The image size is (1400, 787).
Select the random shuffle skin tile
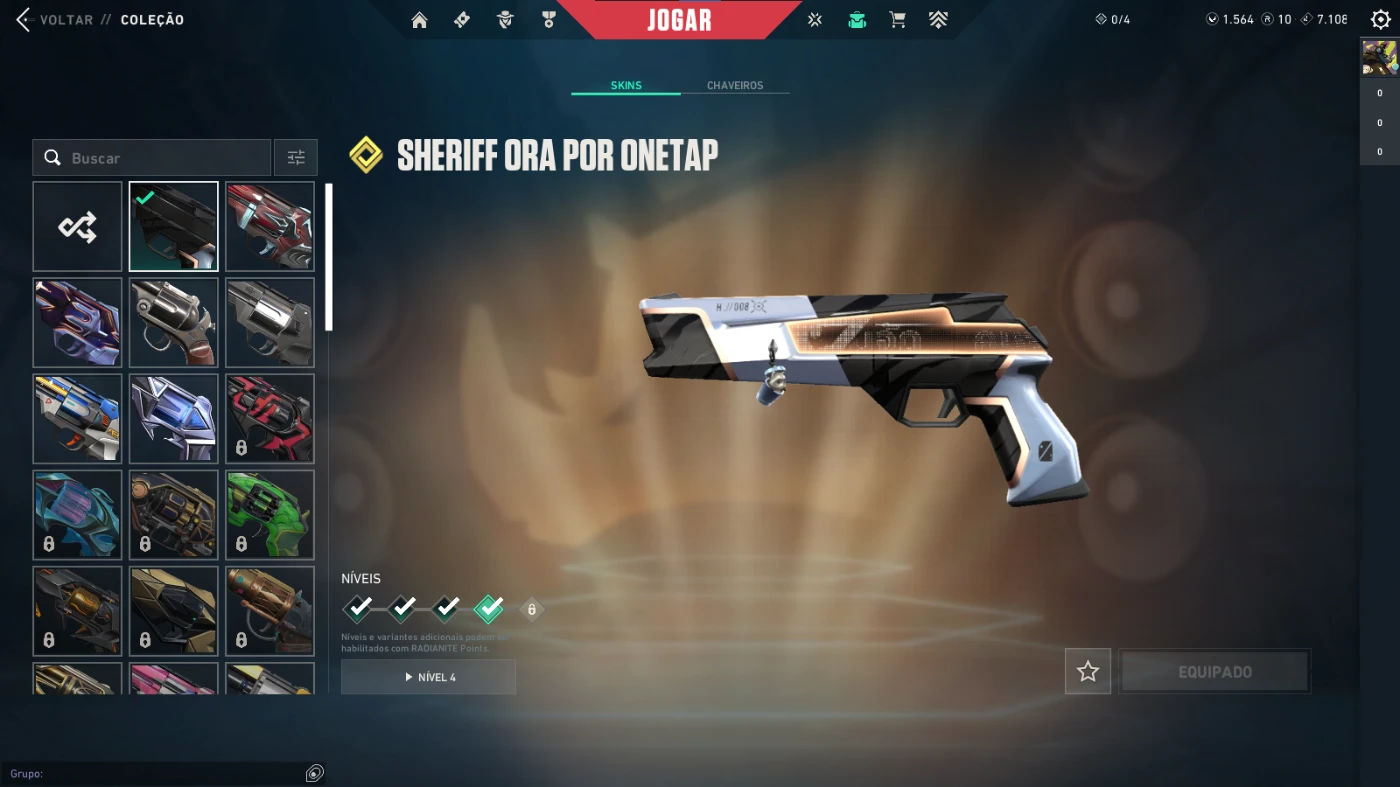(77, 227)
